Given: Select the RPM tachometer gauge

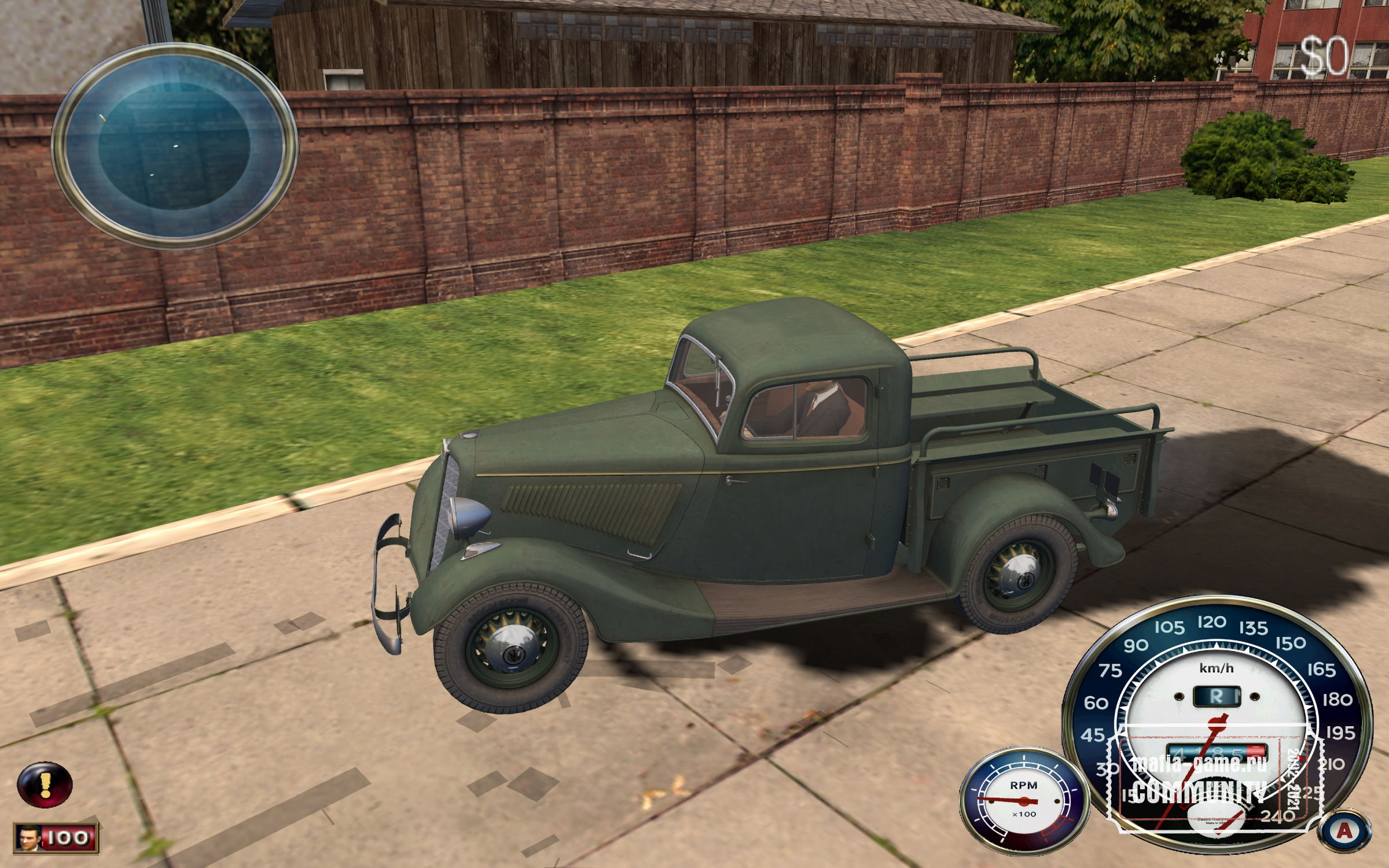Looking at the screenshot, I should [1024, 801].
